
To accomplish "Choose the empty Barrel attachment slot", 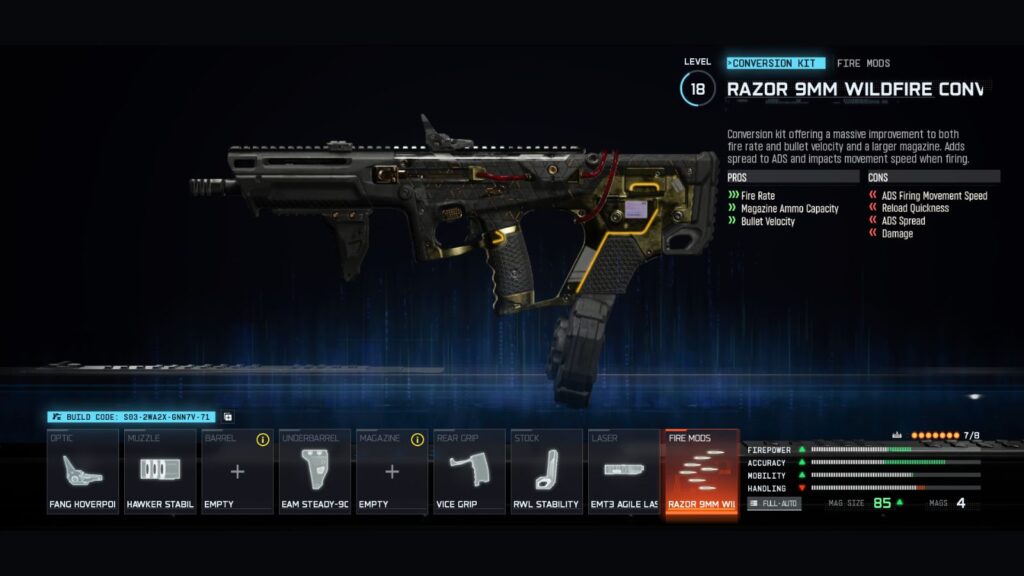I will 237,471.
